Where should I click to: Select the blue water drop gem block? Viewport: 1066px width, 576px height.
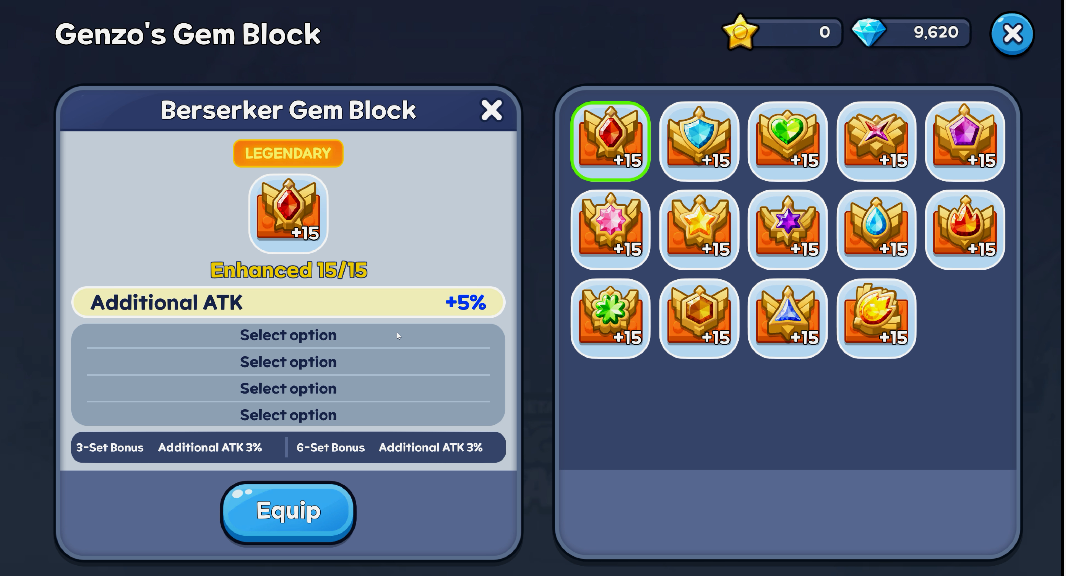click(877, 230)
